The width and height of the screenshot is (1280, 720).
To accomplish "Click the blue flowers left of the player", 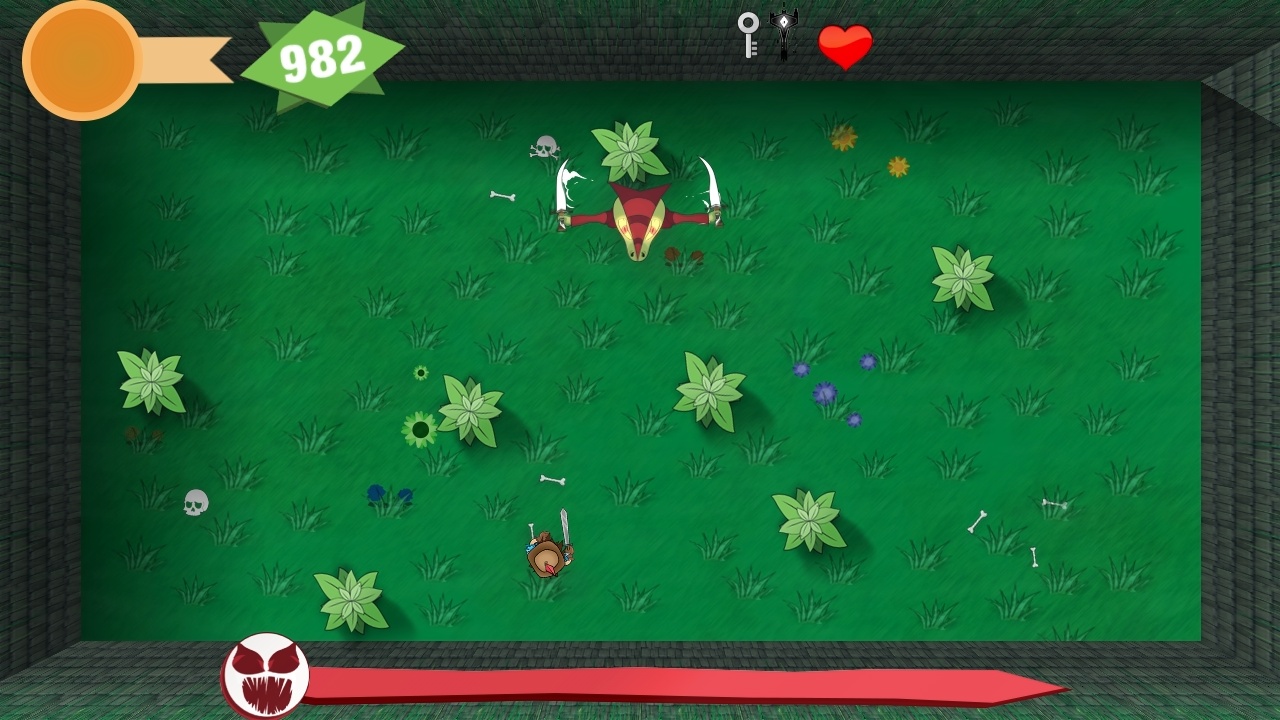I will tap(390, 495).
